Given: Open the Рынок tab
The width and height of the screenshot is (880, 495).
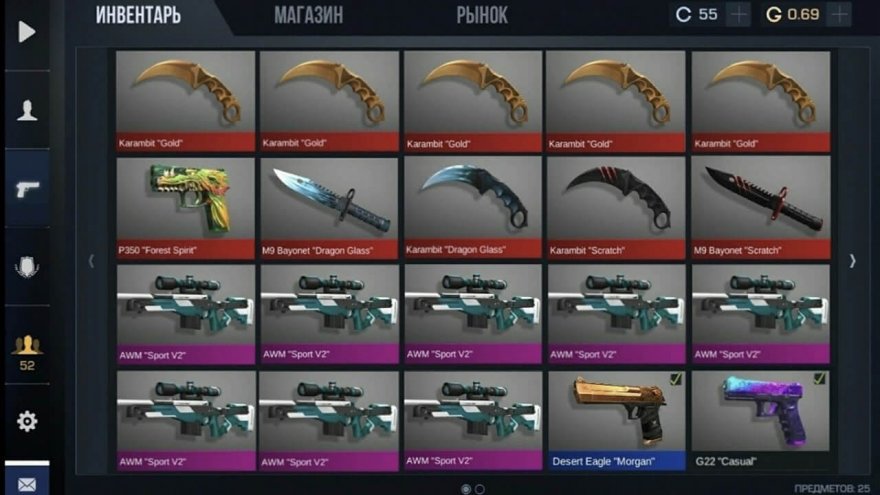Looking at the screenshot, I should pos(482,15).
